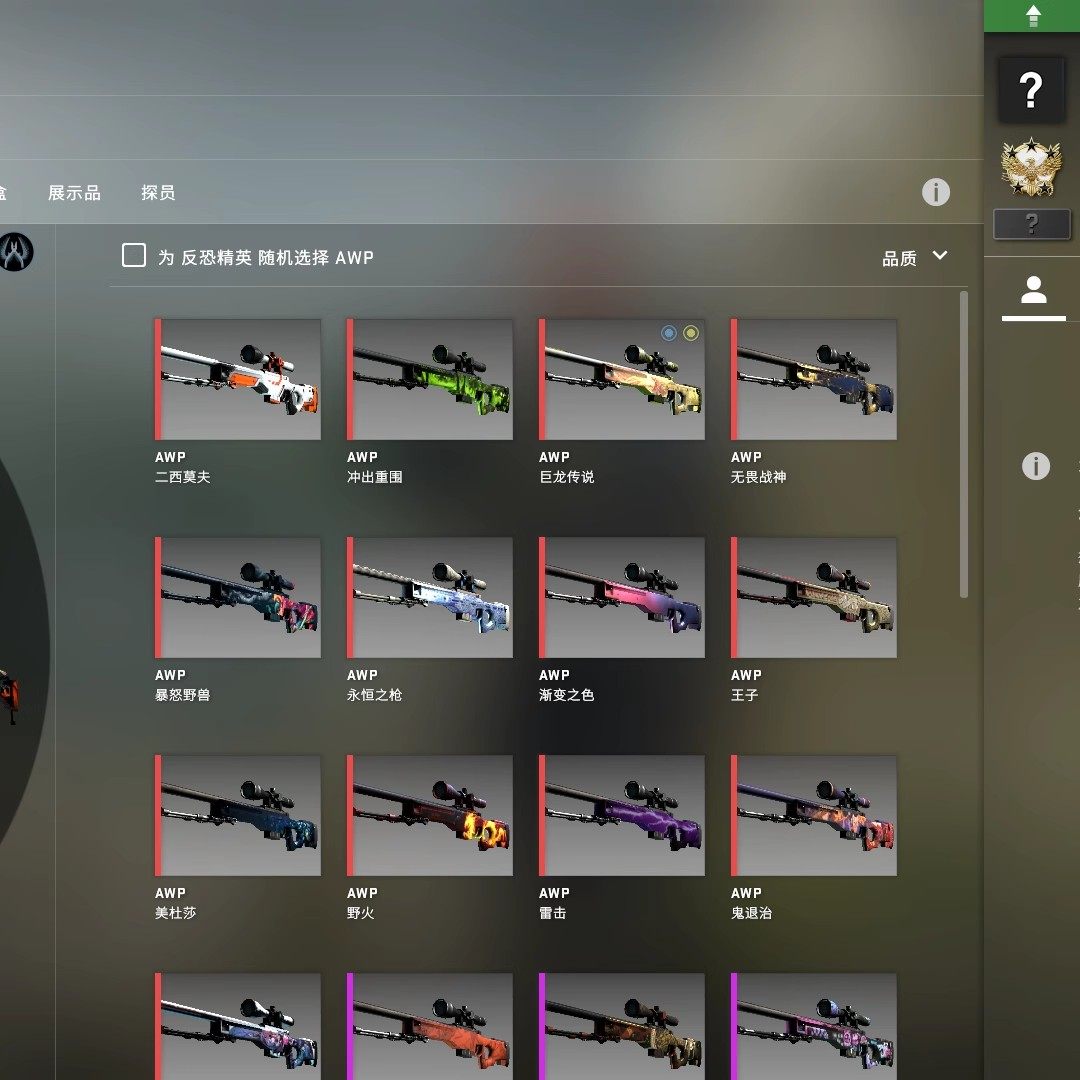Viewport: 1080px width, 1080px height.
Task: Select the AWP 鬼退治 skin
Action: click(814, 816)
